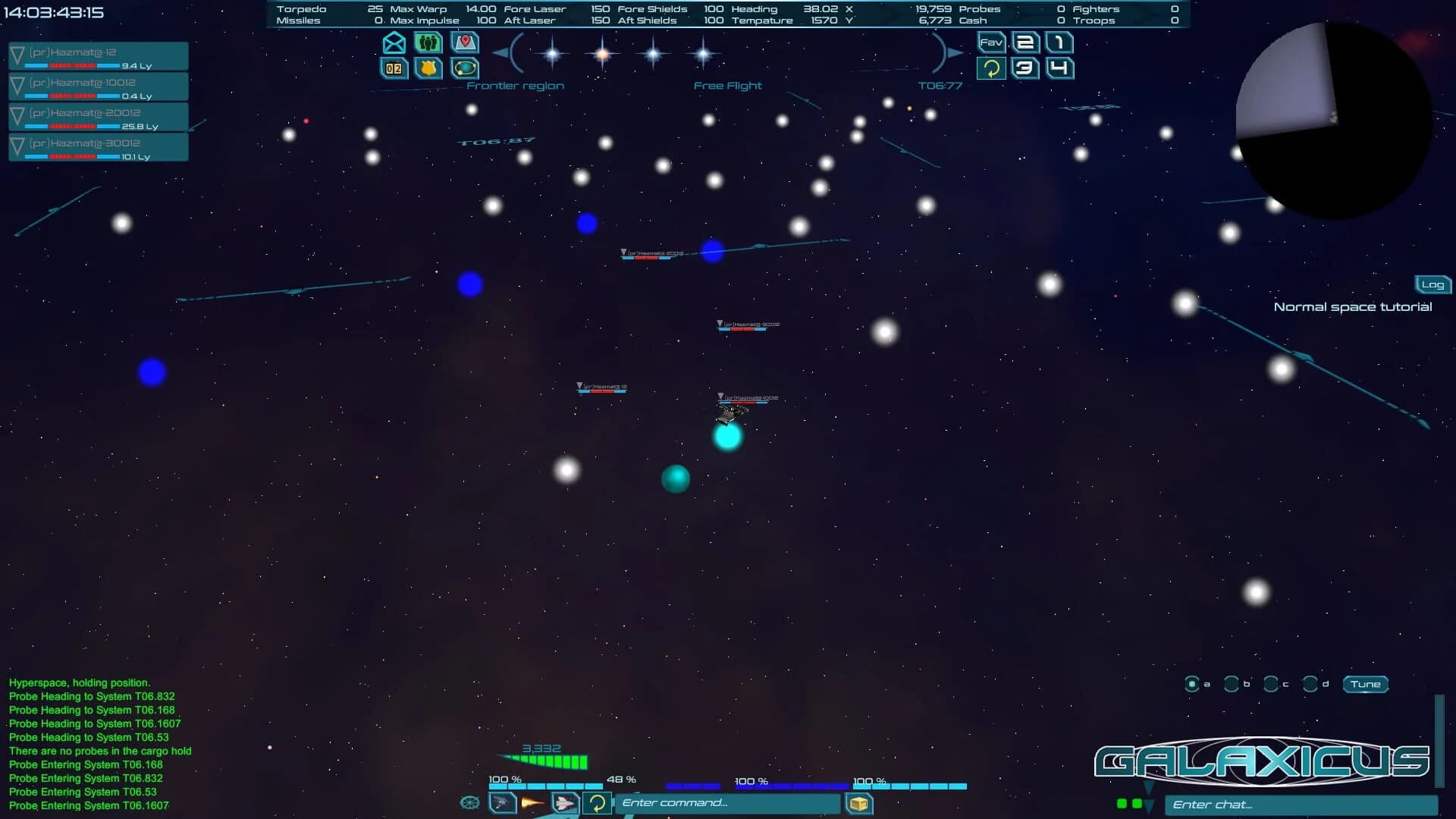
Task: Toggle tune channel a
Action: click(1194, 684)
